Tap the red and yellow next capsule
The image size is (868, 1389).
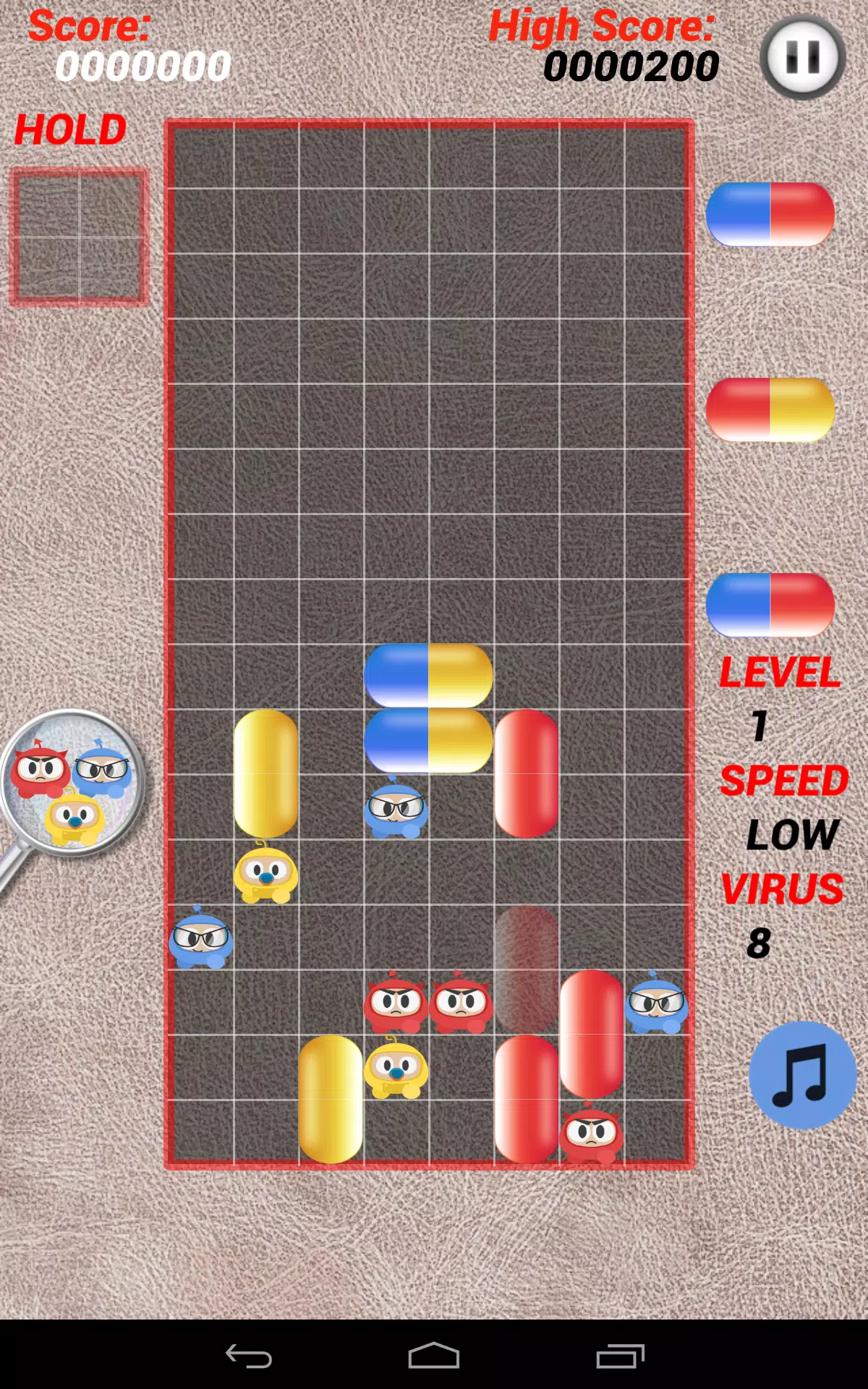click(x=770, y=409)
